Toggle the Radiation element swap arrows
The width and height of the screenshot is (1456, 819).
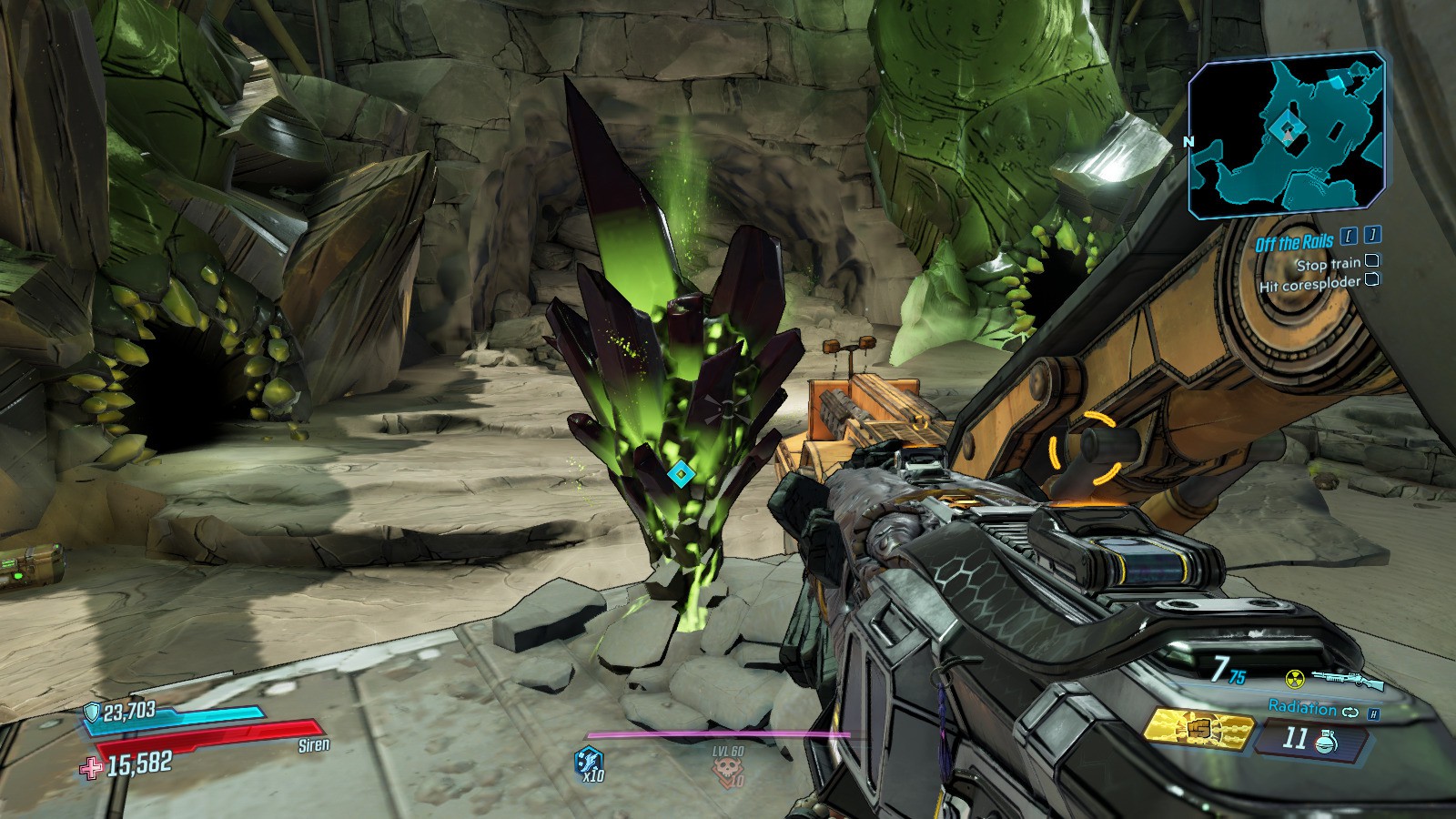(1350, 711)
